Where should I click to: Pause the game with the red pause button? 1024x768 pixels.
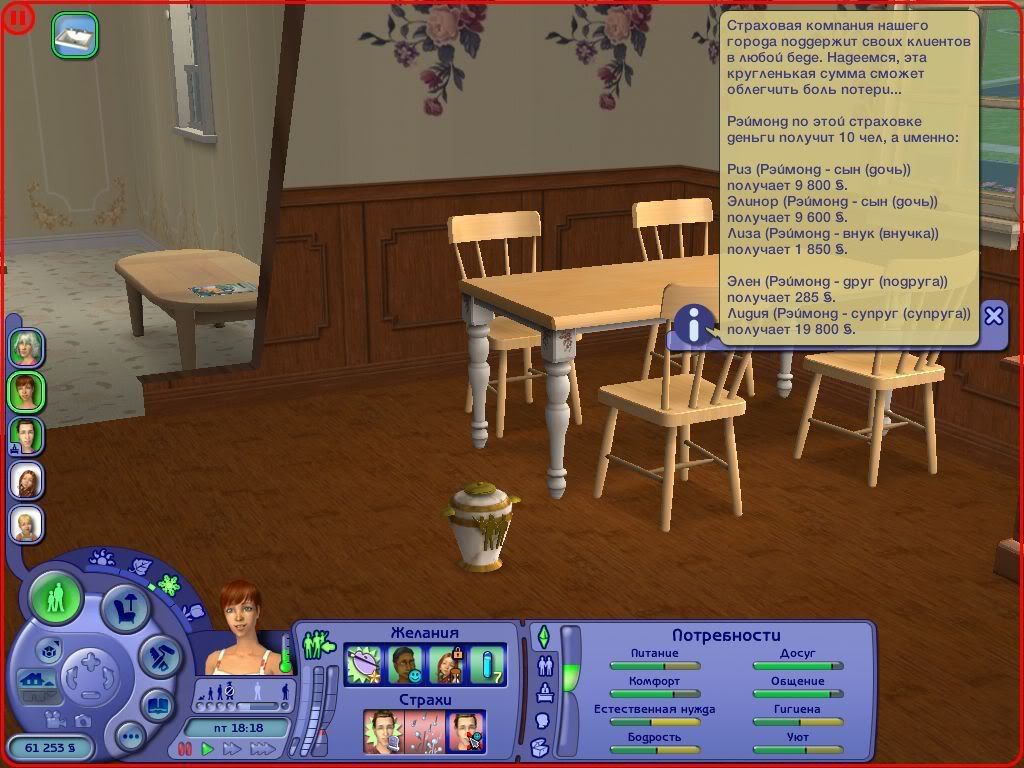coord(184,749)
